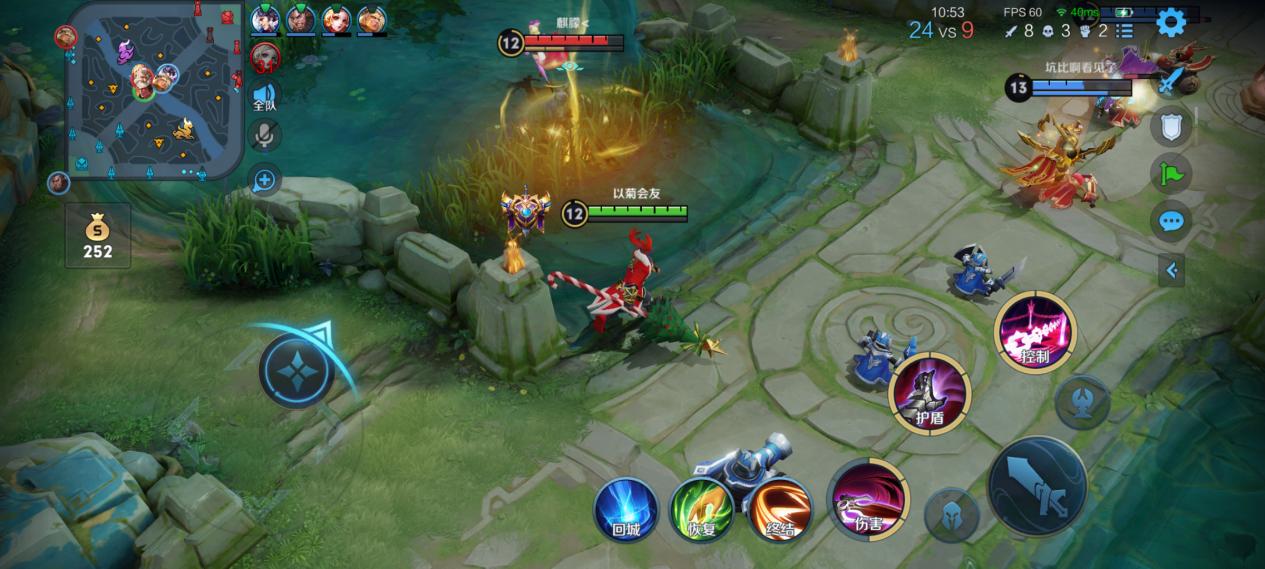Send the green flag gather signal
This screenshot has width=1265, height=569.
click(x=1170, y=174)
